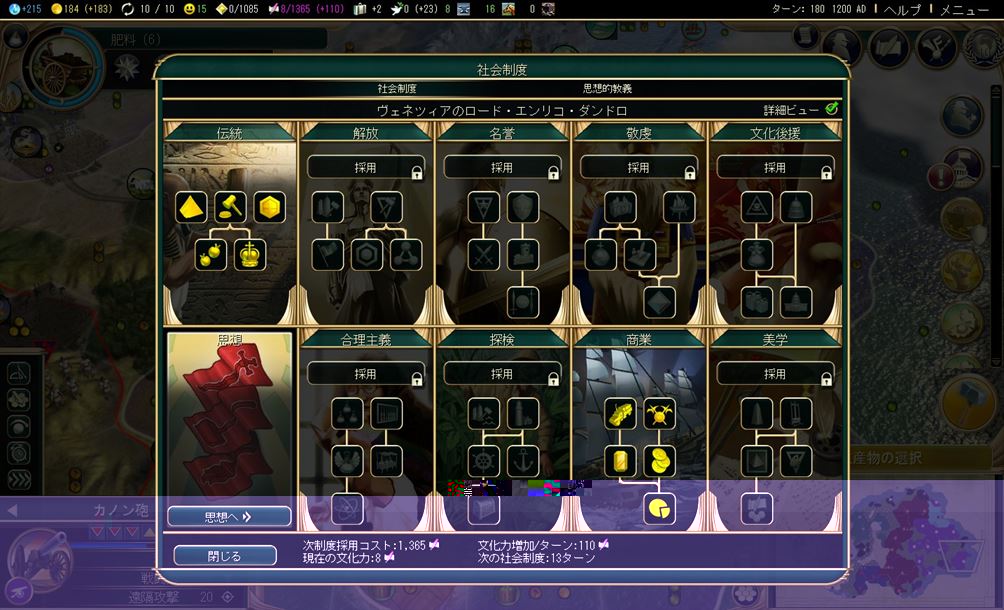The height and width of the screenshot is (610, 1004).
Task: Adopt the 解放 policy branch
Action: (x=365, y=168)
